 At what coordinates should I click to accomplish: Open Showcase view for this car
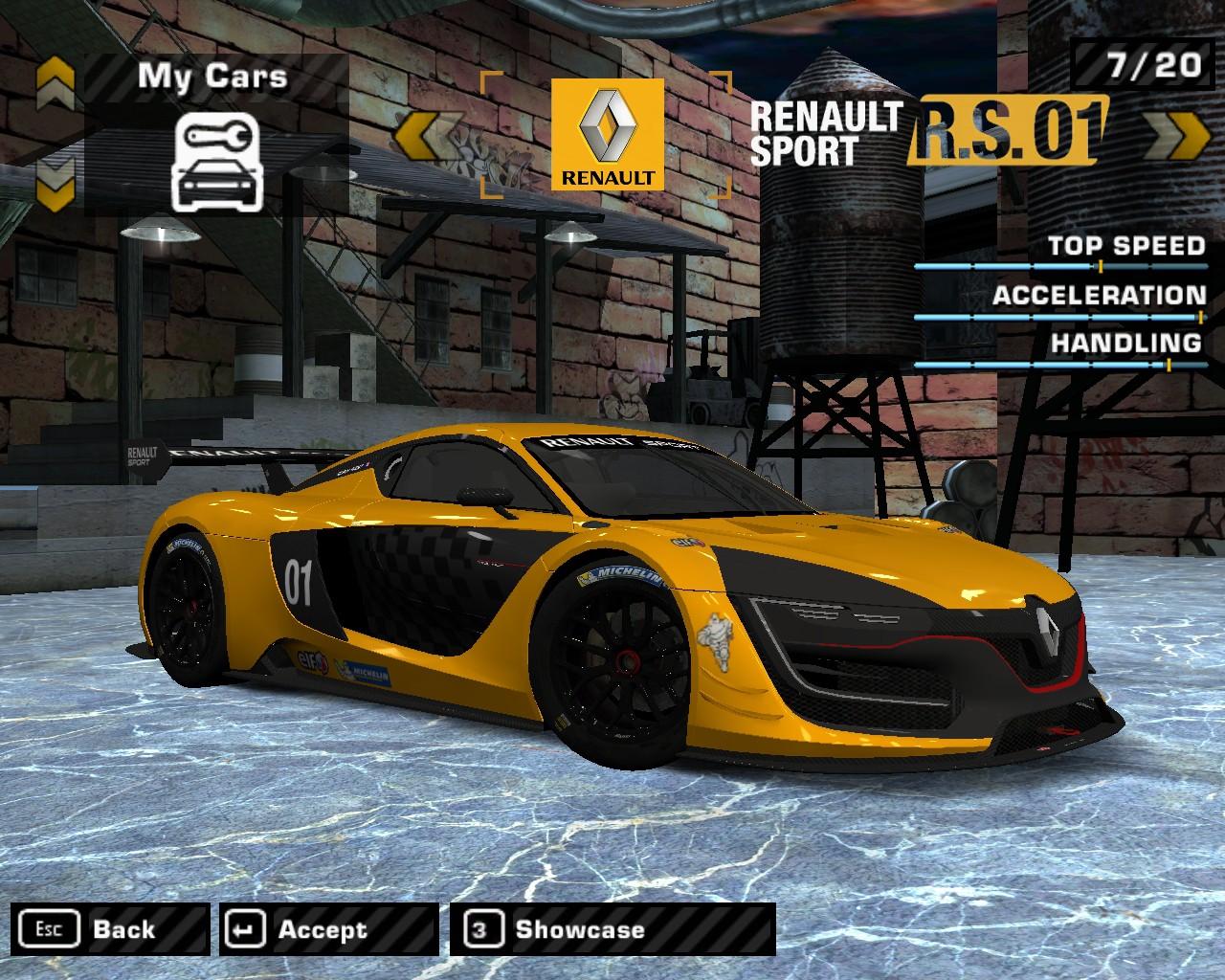(612, 929)
